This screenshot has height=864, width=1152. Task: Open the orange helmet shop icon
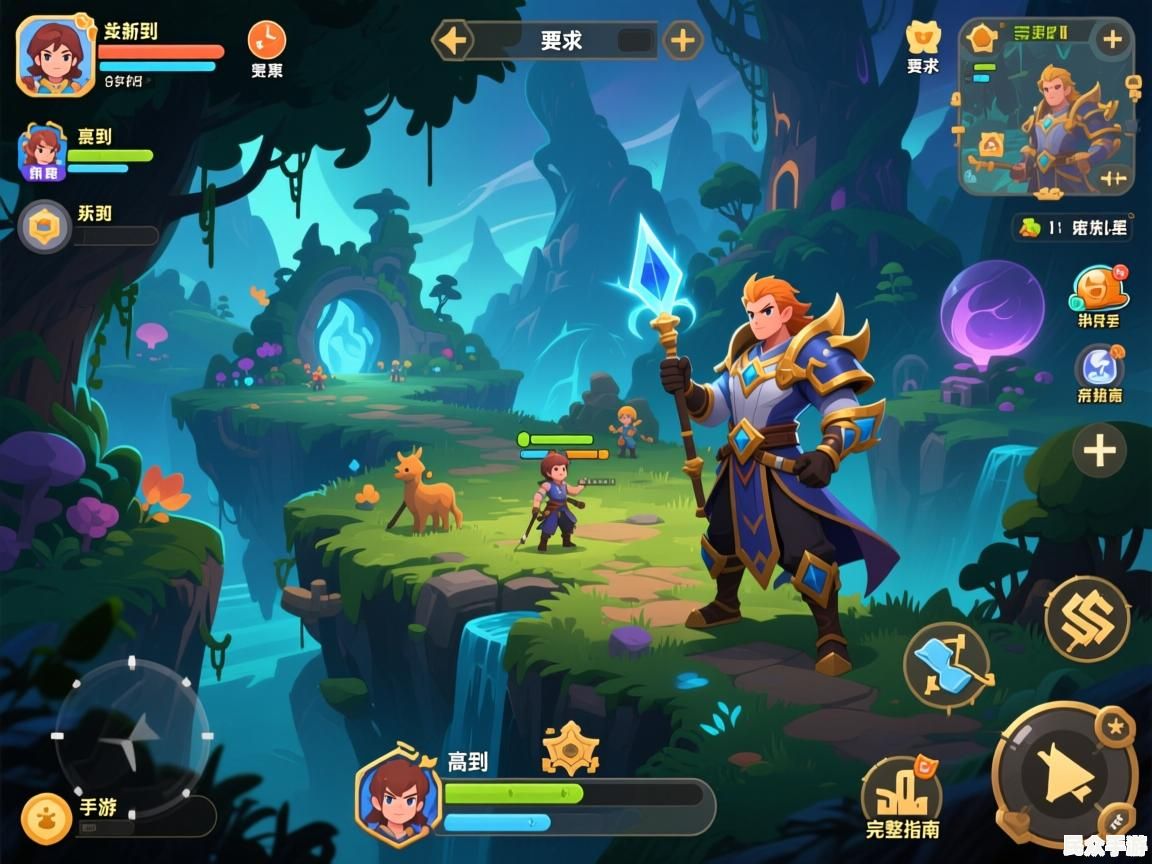click(x=1099, y=290)
